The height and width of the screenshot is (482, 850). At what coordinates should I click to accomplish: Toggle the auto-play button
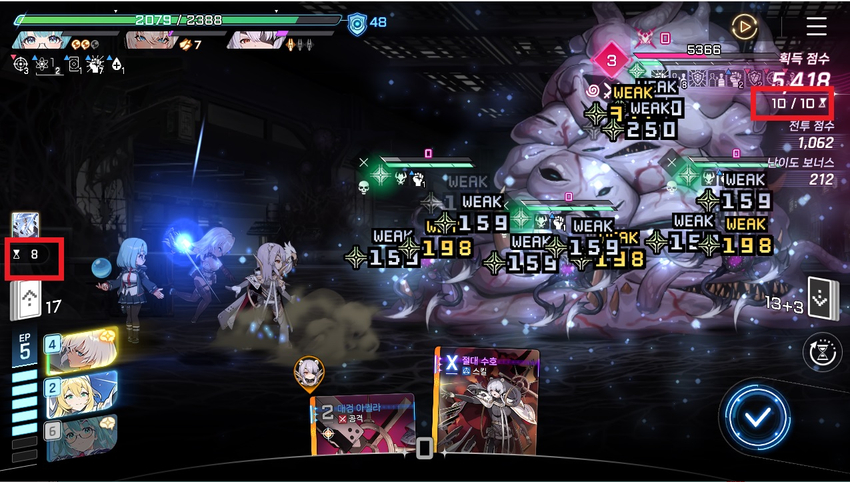(x=743, y=27)
